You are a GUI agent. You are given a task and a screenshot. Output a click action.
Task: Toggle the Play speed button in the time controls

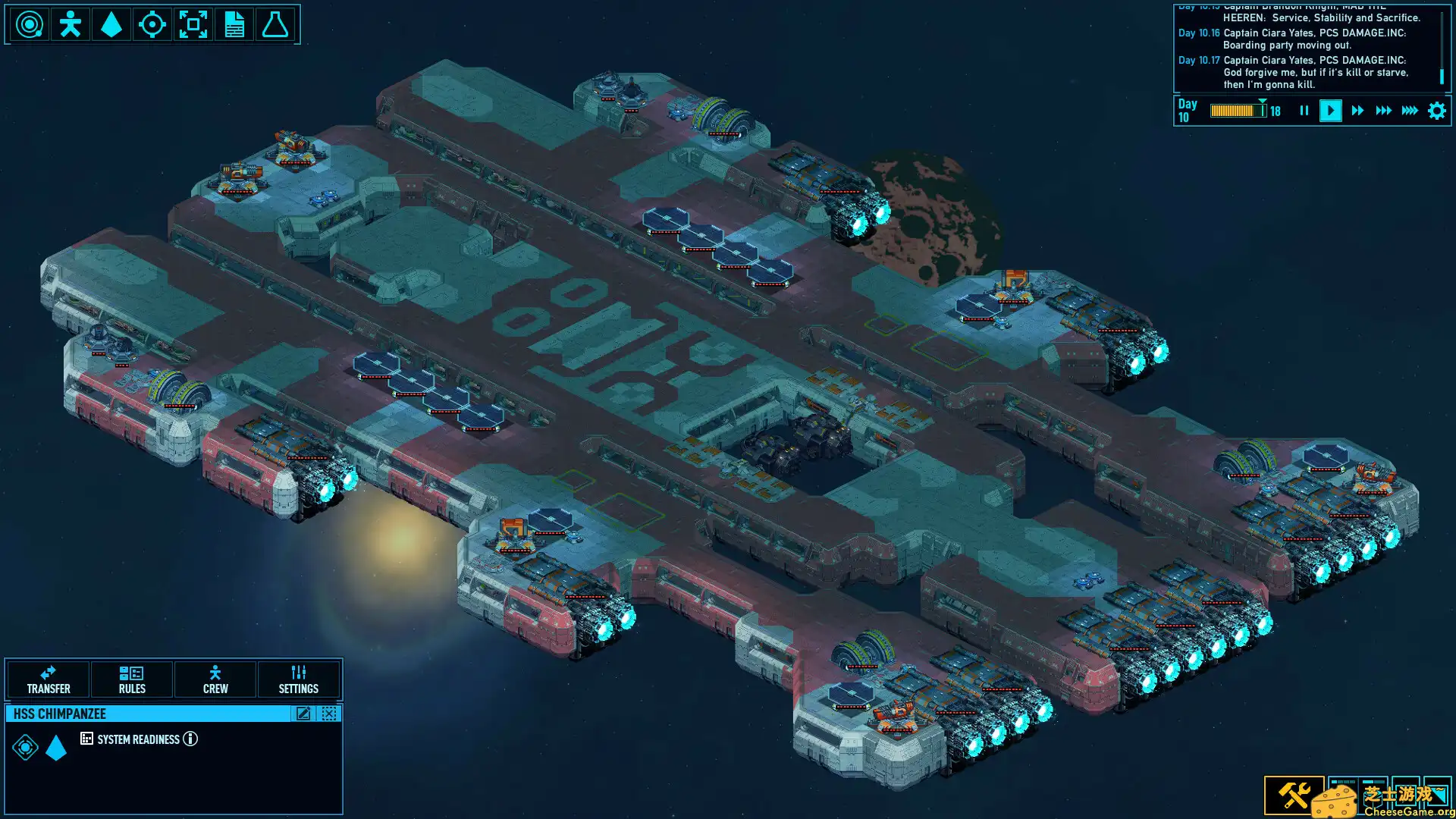pyautogui.click(x=1331, y=111)
